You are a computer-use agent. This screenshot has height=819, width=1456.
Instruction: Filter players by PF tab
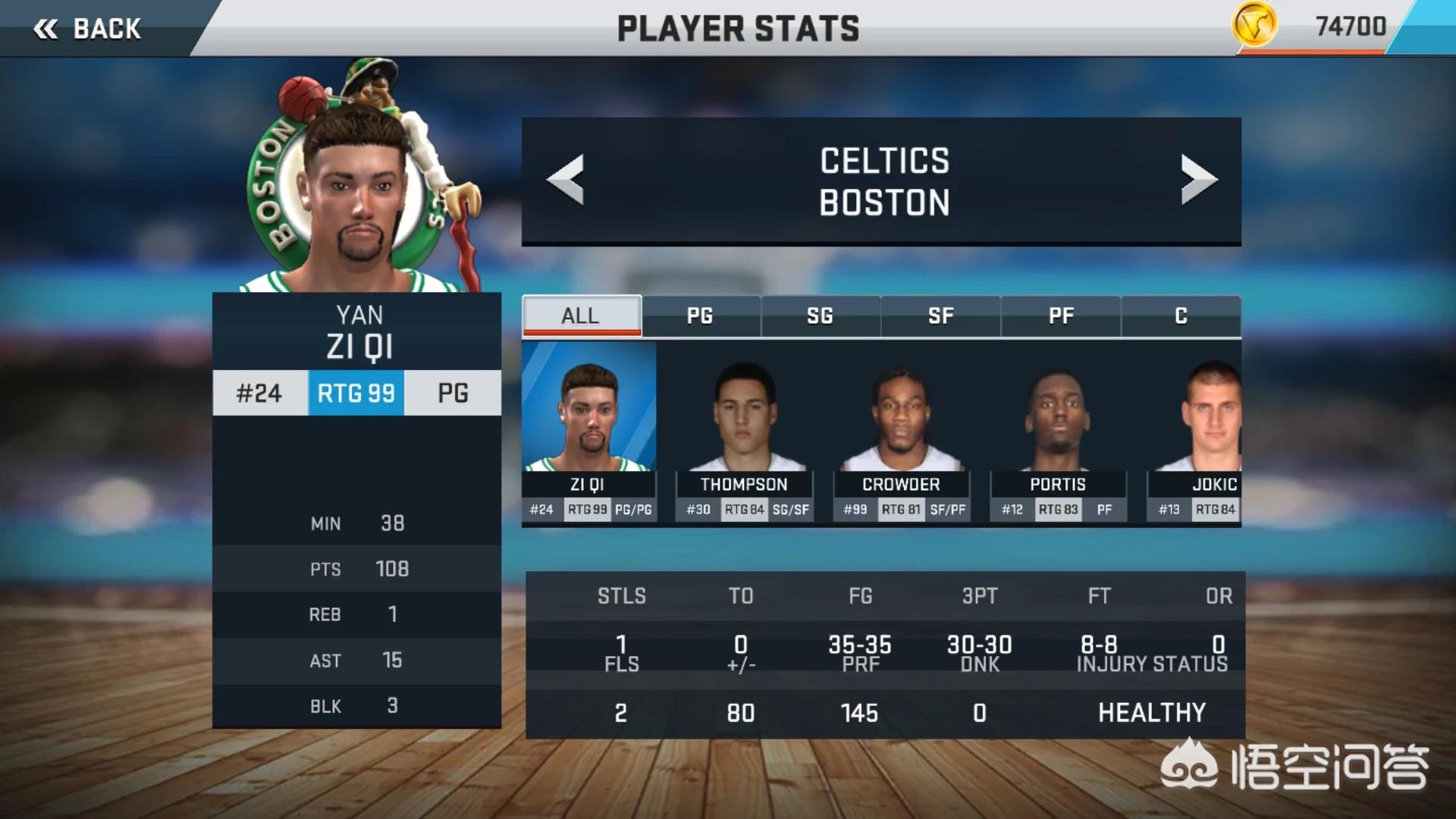(1061, 315)
